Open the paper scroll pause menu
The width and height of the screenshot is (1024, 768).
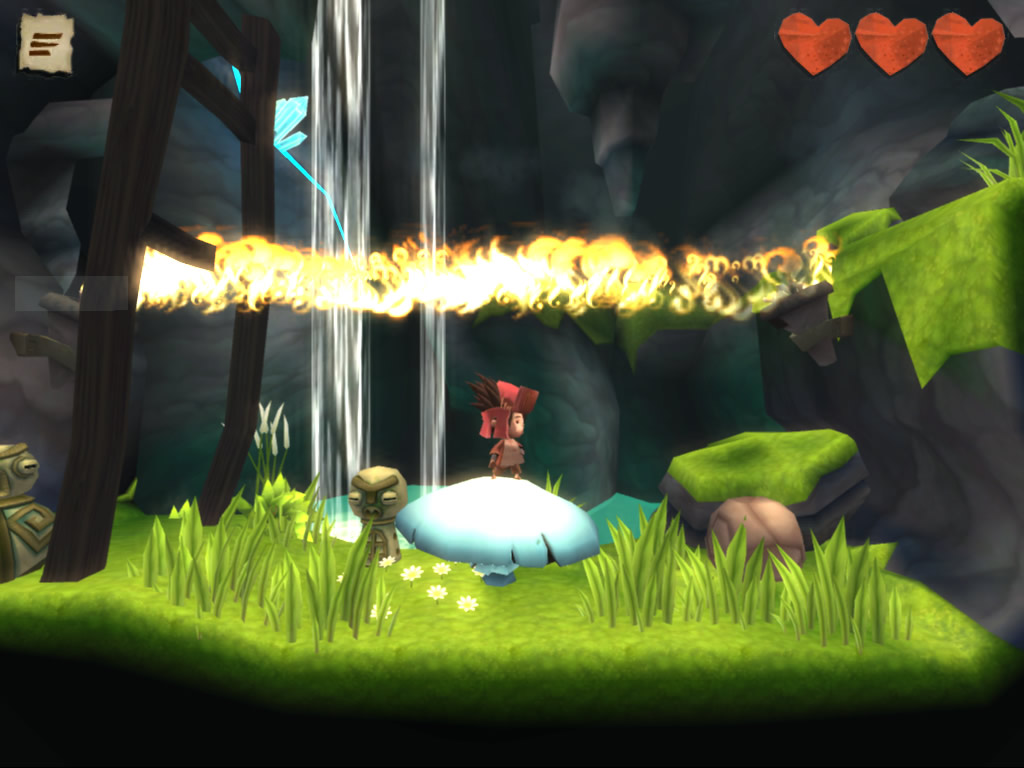pyautogui.click(x=45, y=43)
